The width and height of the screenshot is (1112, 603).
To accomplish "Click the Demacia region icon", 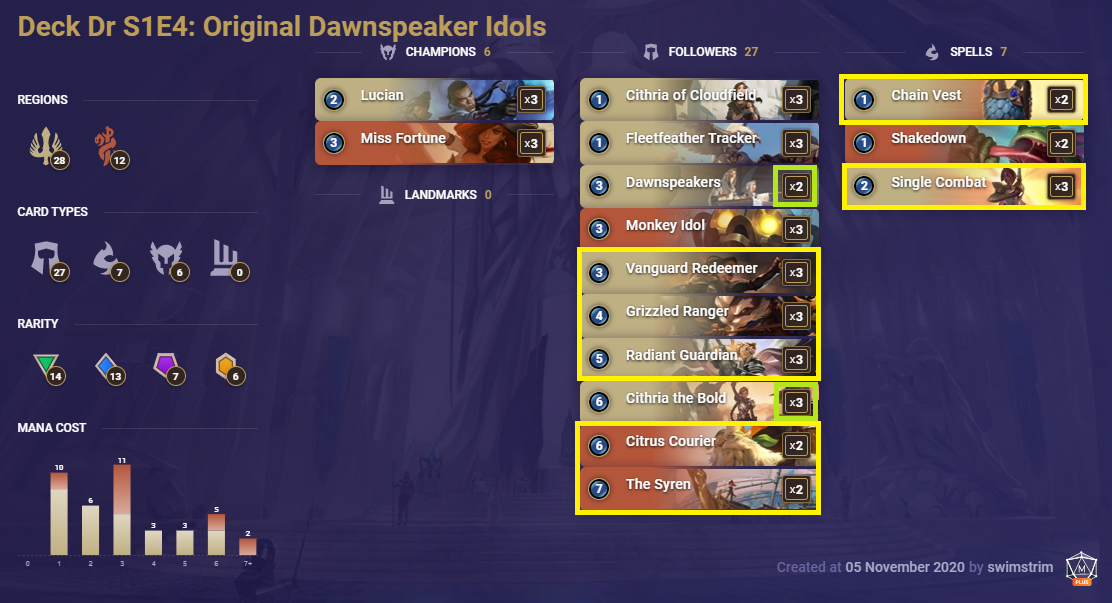I will (45, 147).
